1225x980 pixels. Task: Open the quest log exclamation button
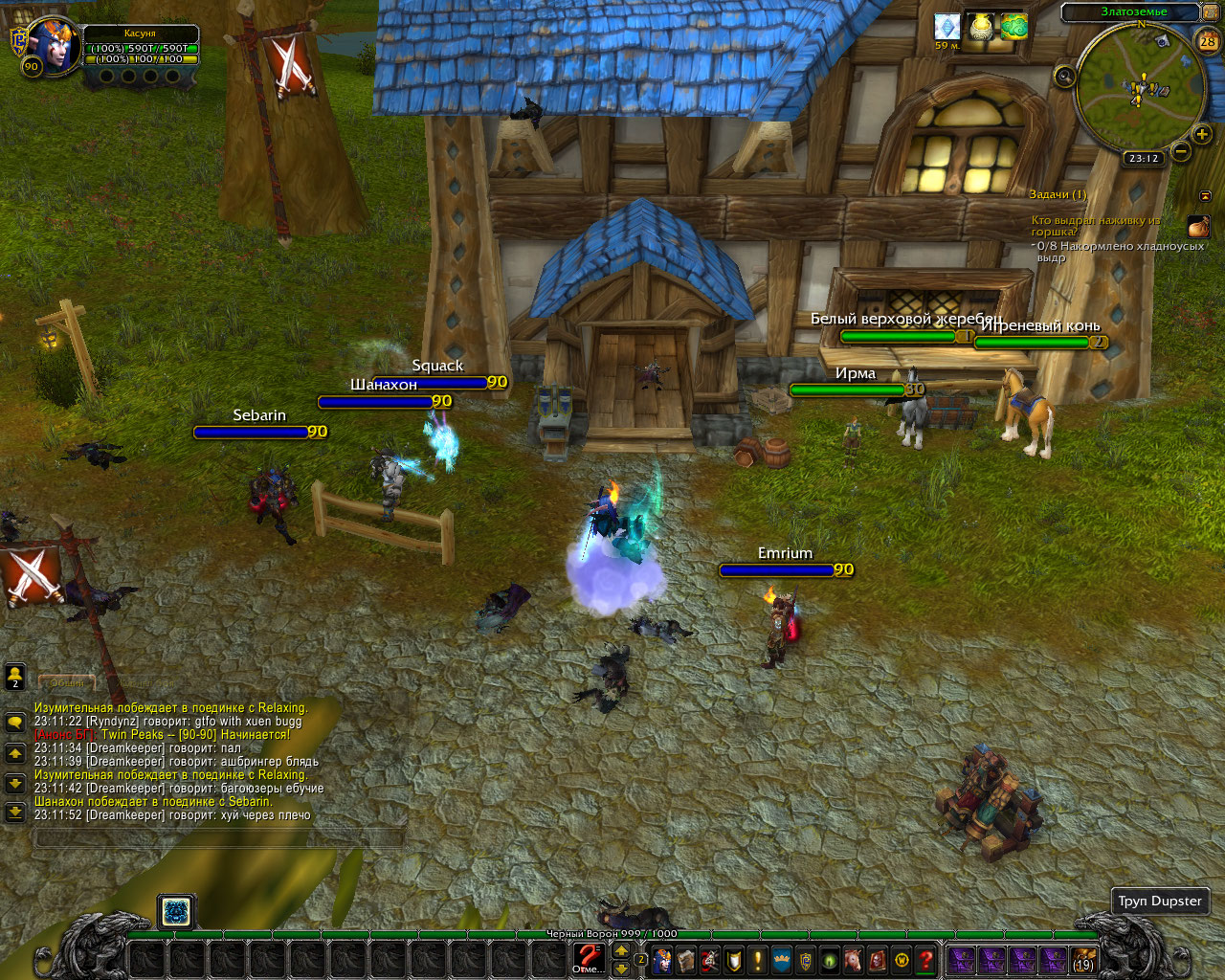click(x=757, y=959)
